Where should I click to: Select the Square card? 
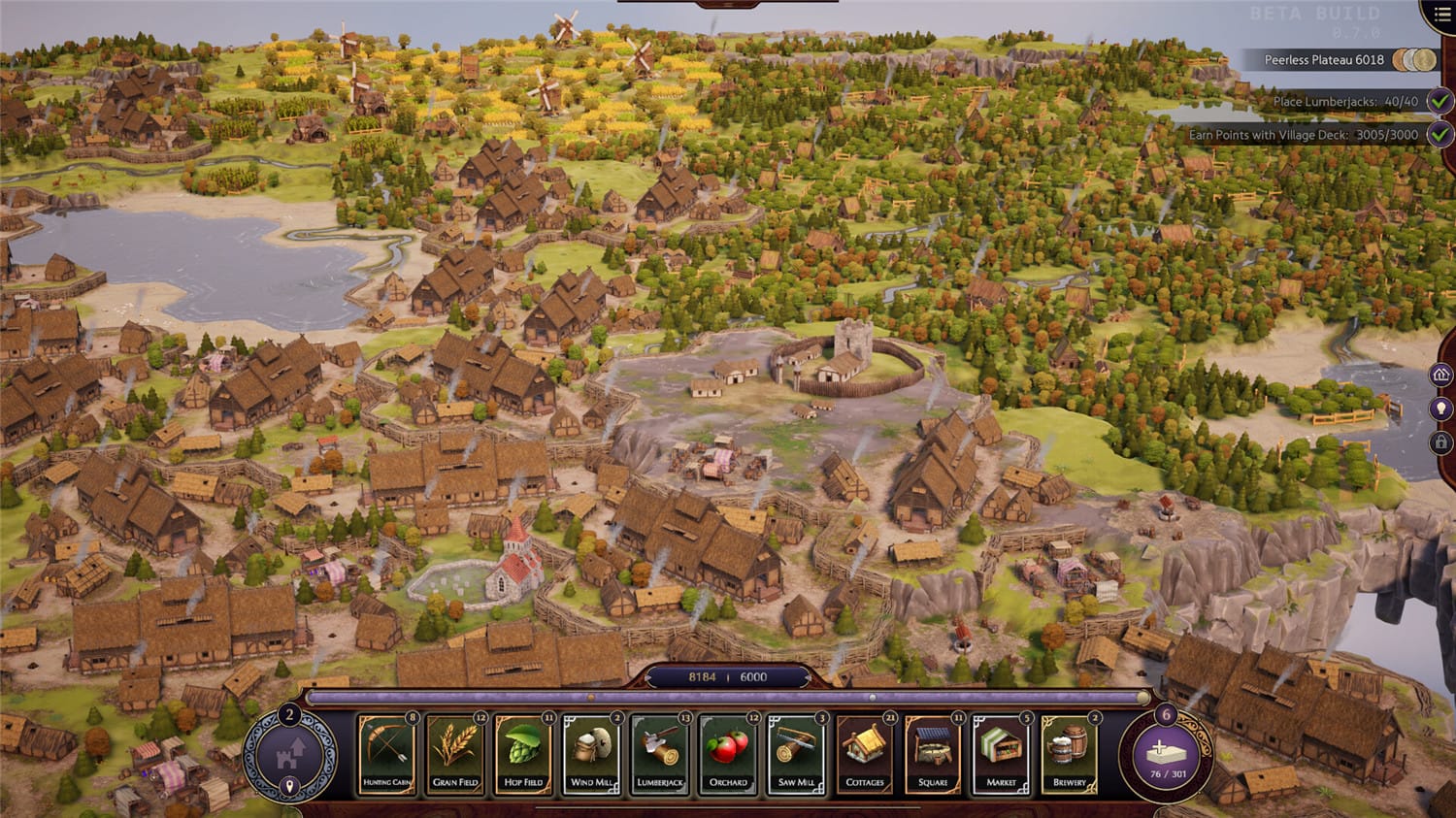click(x=933, y=755)
